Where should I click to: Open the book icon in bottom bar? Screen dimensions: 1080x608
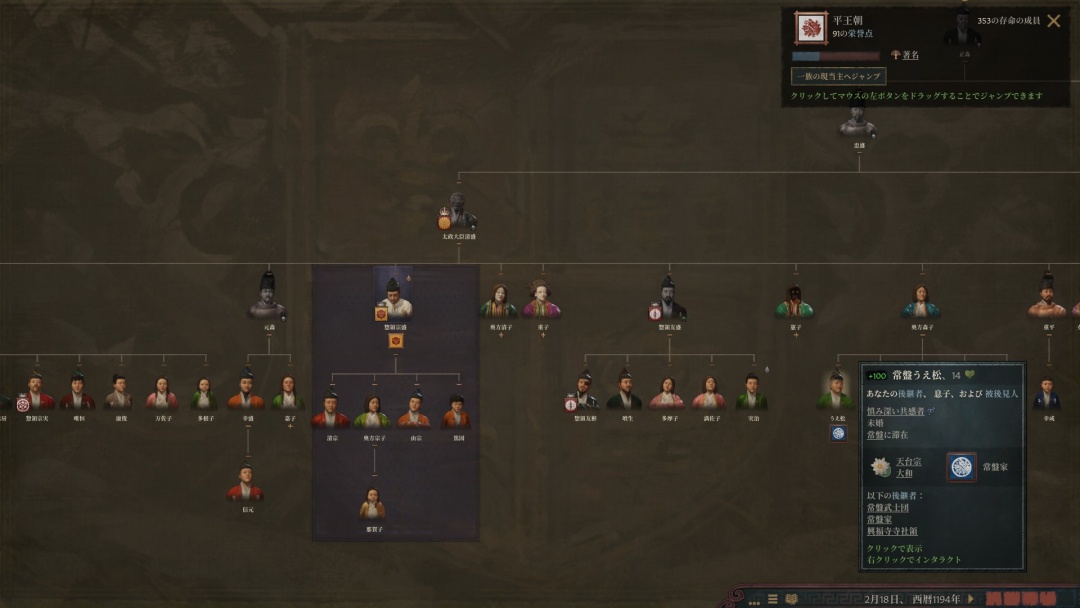click(792, 599)
